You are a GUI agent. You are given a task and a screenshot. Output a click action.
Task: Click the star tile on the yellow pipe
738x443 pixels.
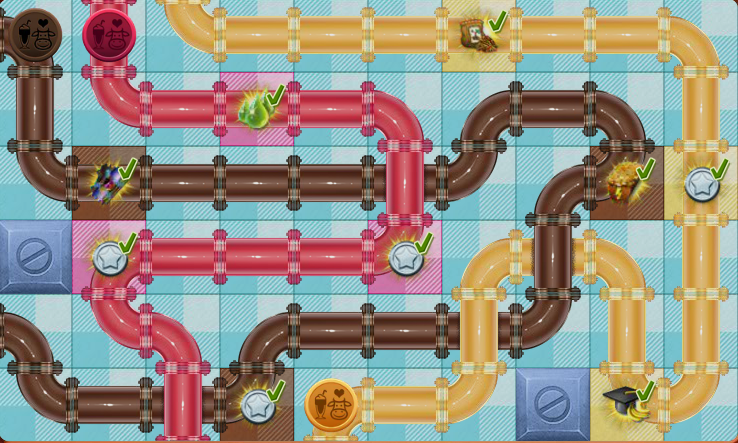point(700,183)
